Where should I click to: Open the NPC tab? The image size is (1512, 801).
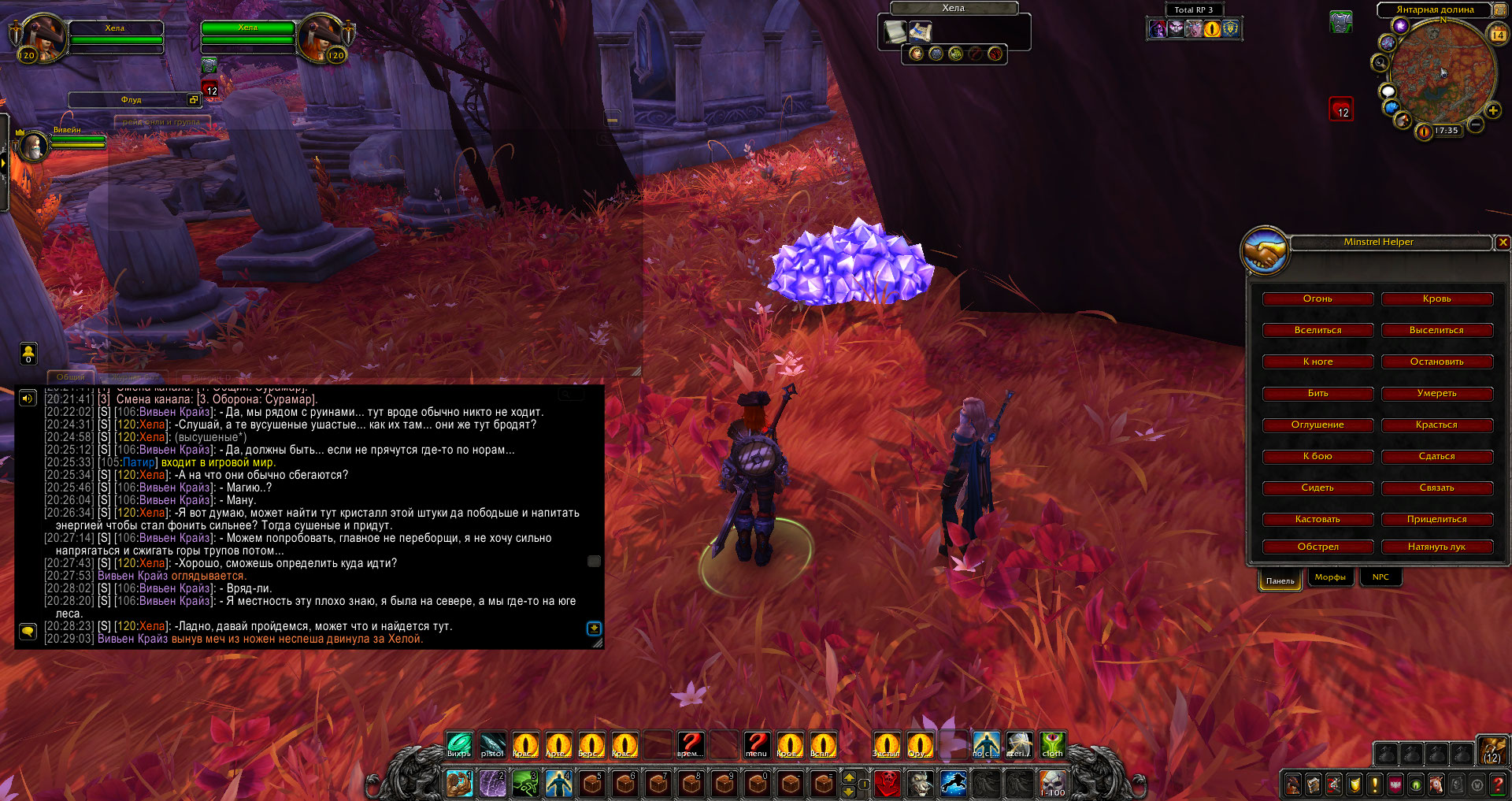(x=1380, y=577)
